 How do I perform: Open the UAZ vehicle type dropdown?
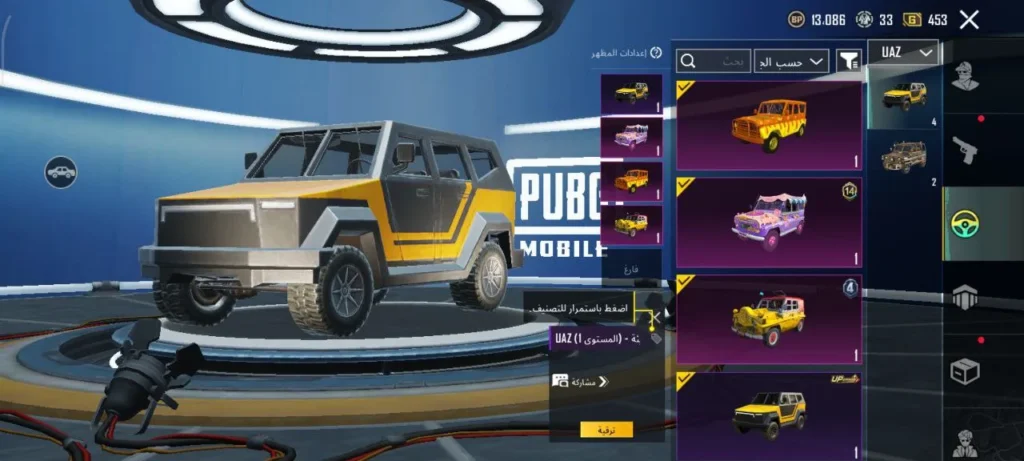coord(904,53)
